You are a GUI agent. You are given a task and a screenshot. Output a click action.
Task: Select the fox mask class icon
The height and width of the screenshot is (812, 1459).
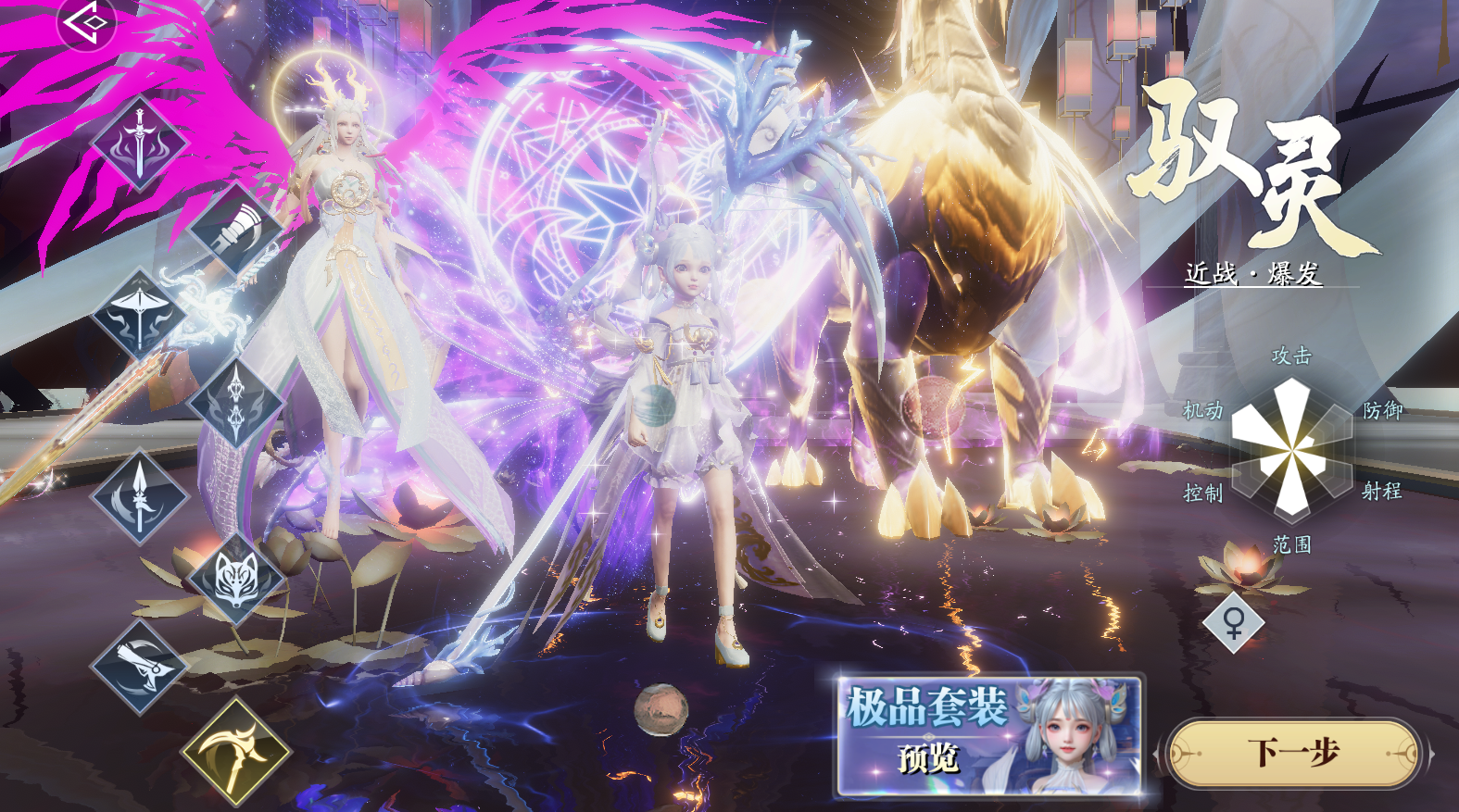coord(234,579)
